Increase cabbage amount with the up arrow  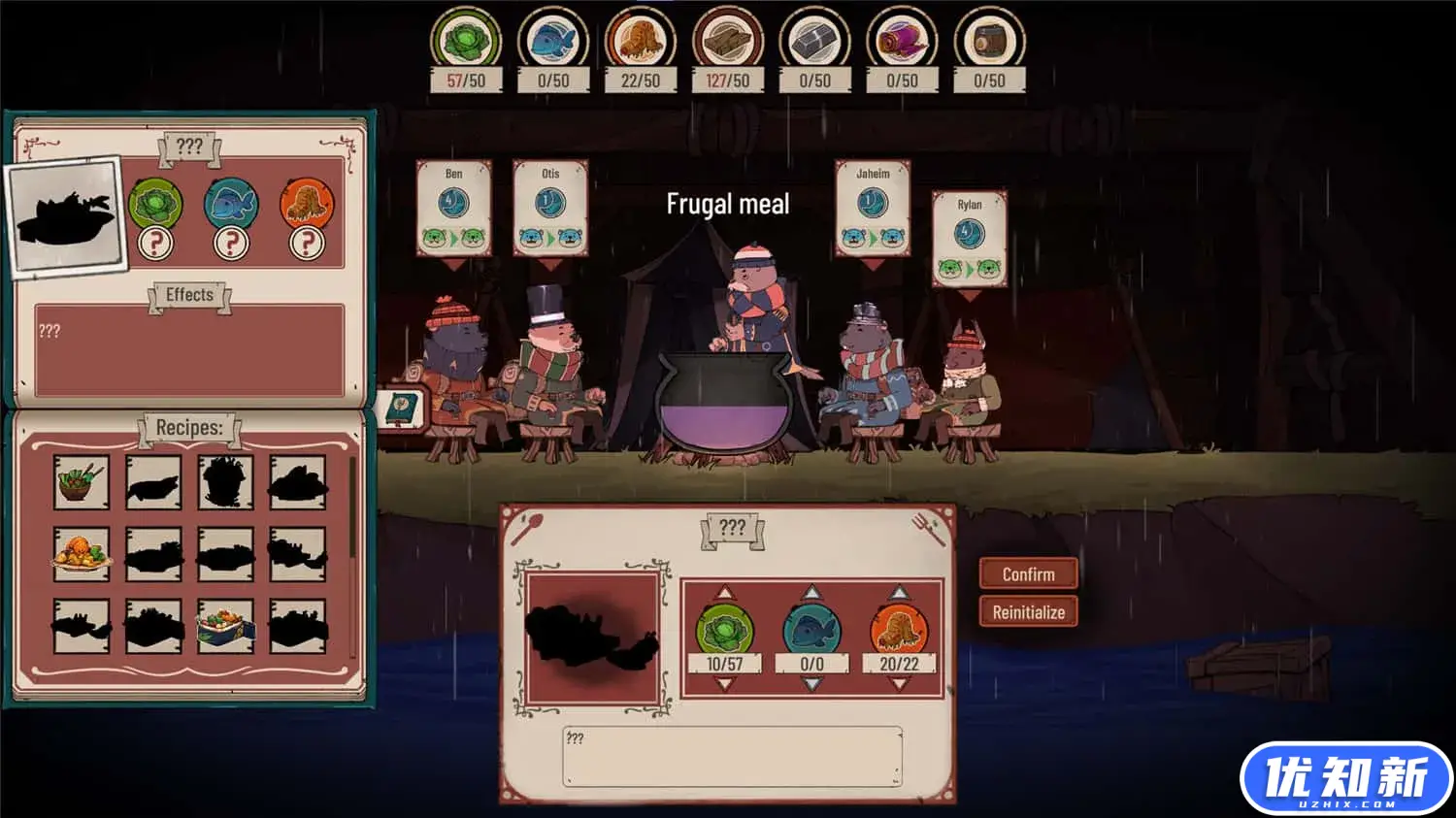[x=724, y=593]
